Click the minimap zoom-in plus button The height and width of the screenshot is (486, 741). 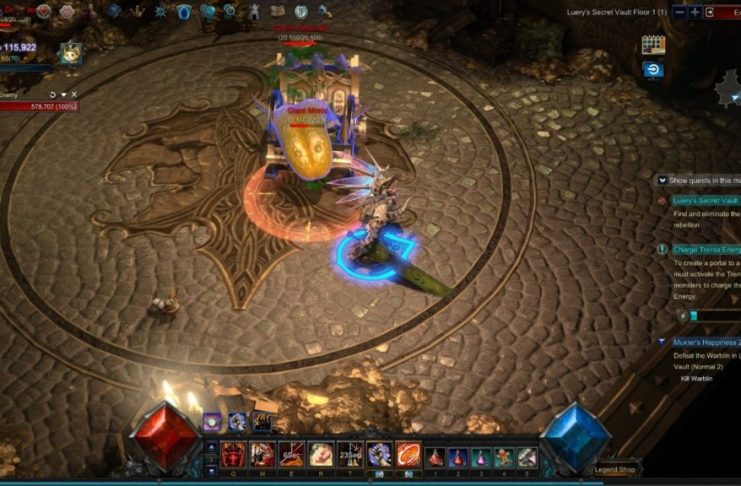(x=695, y=12)
